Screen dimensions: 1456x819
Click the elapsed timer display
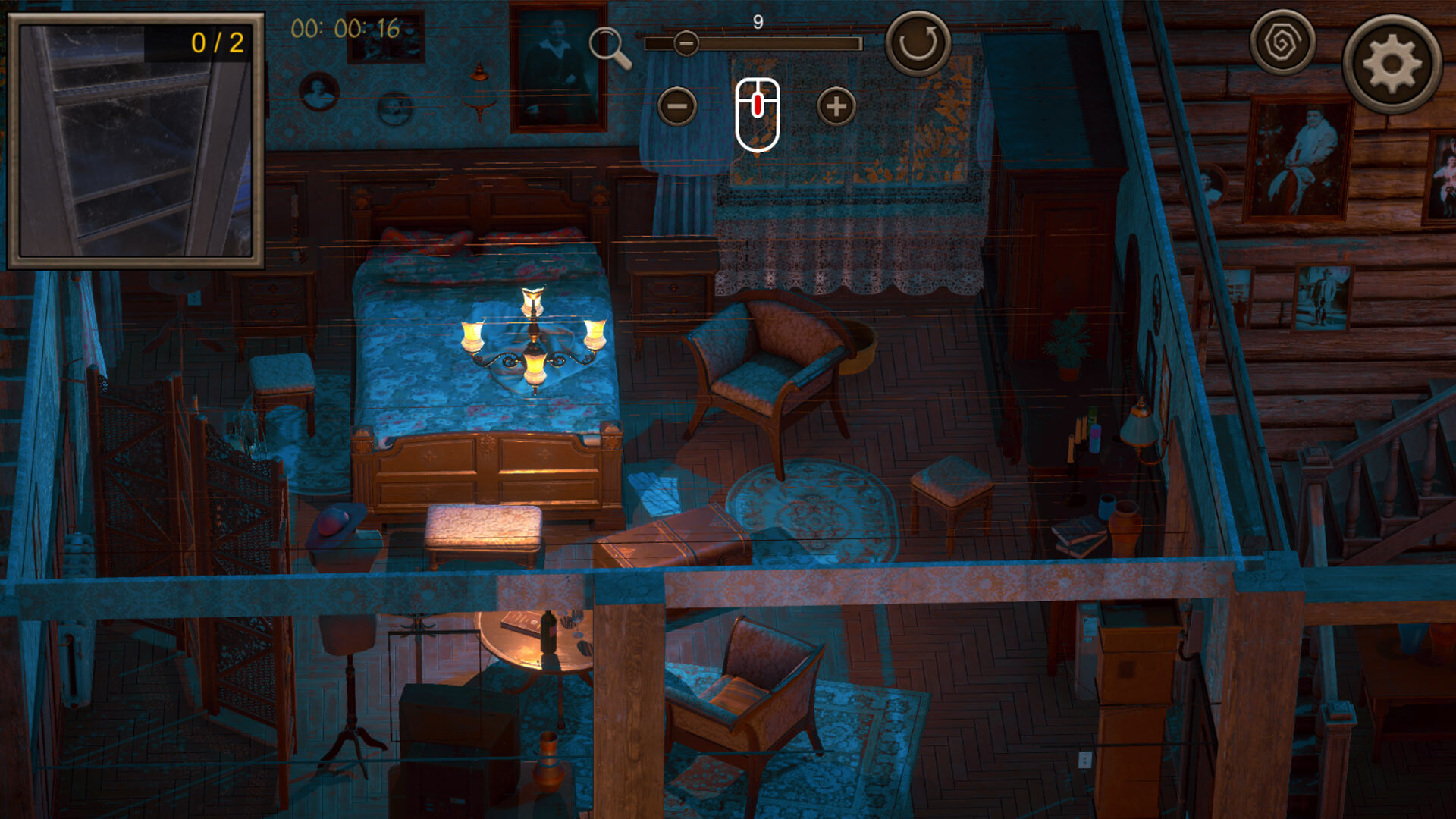click(344, 26)
